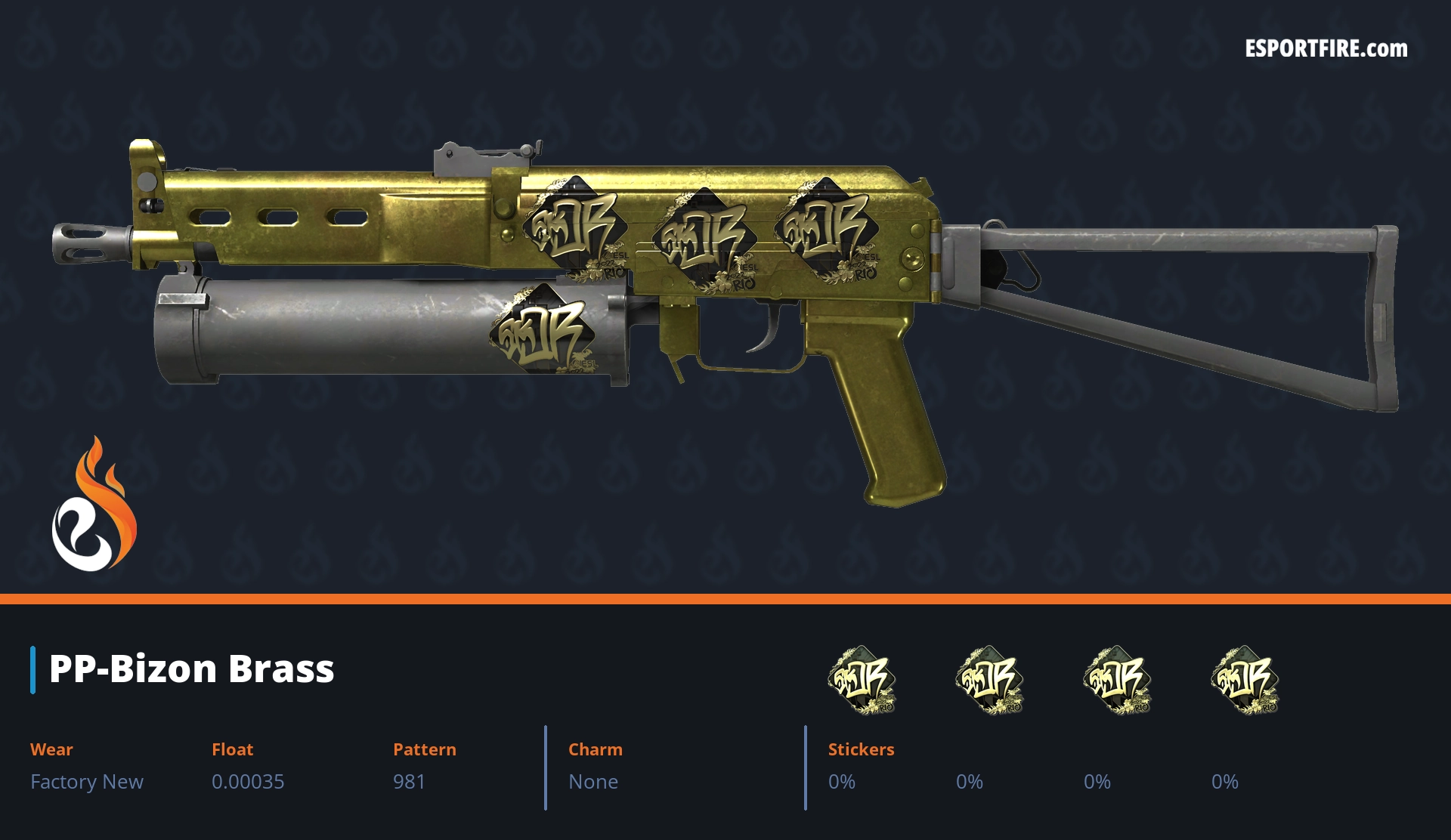
Task: Click the Esportfire flame logo
Action: (94, 506)
